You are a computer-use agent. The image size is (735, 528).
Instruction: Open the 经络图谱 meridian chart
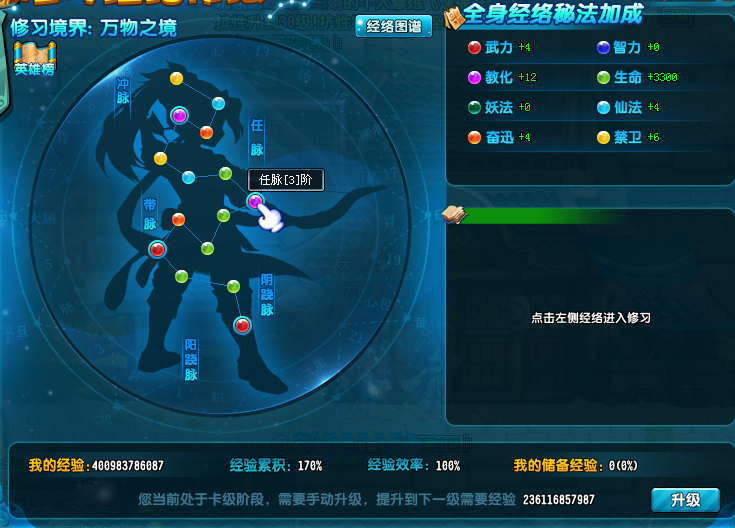(x=393, y=26)
